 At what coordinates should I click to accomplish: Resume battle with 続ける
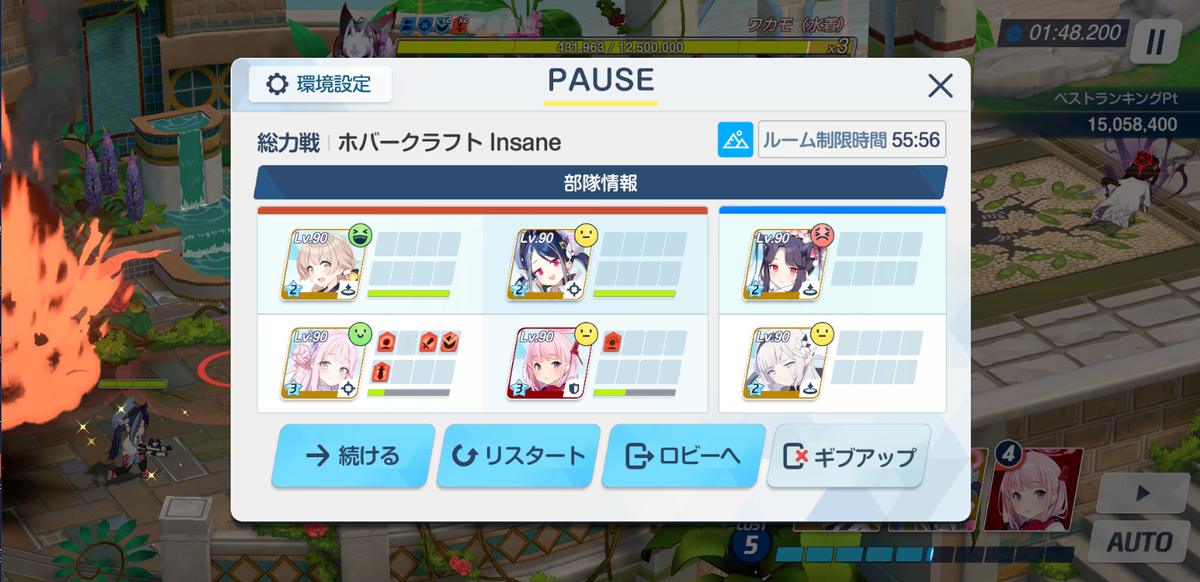[353, 456]
